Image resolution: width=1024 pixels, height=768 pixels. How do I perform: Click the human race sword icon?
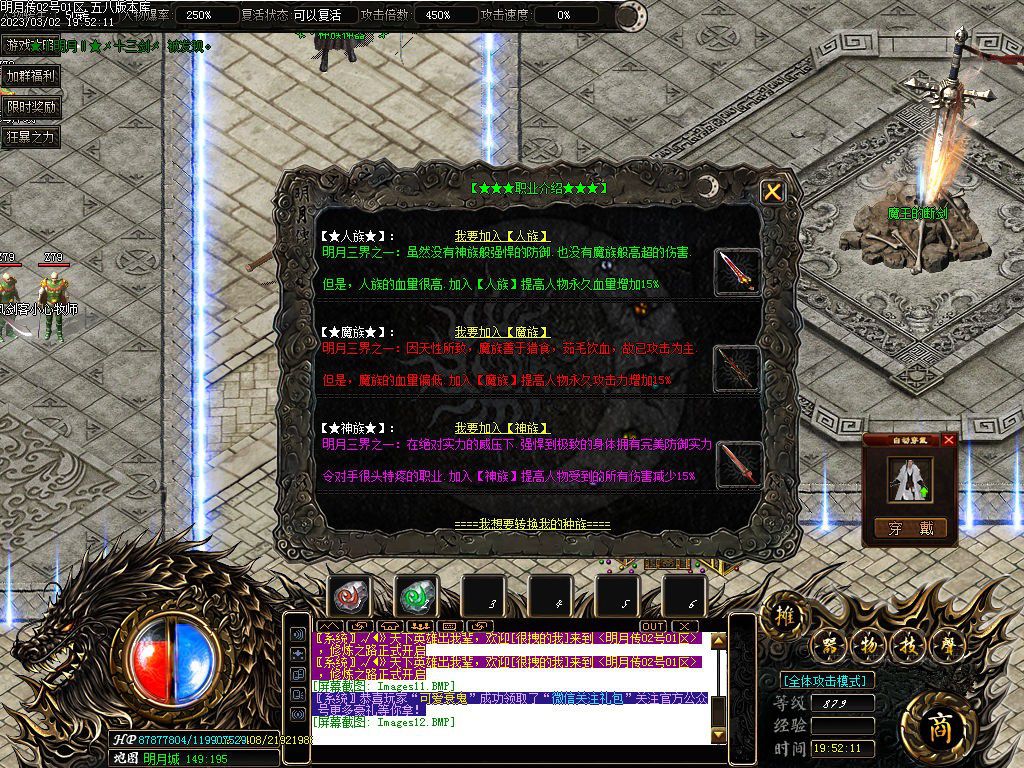click(x=737, y=270)
